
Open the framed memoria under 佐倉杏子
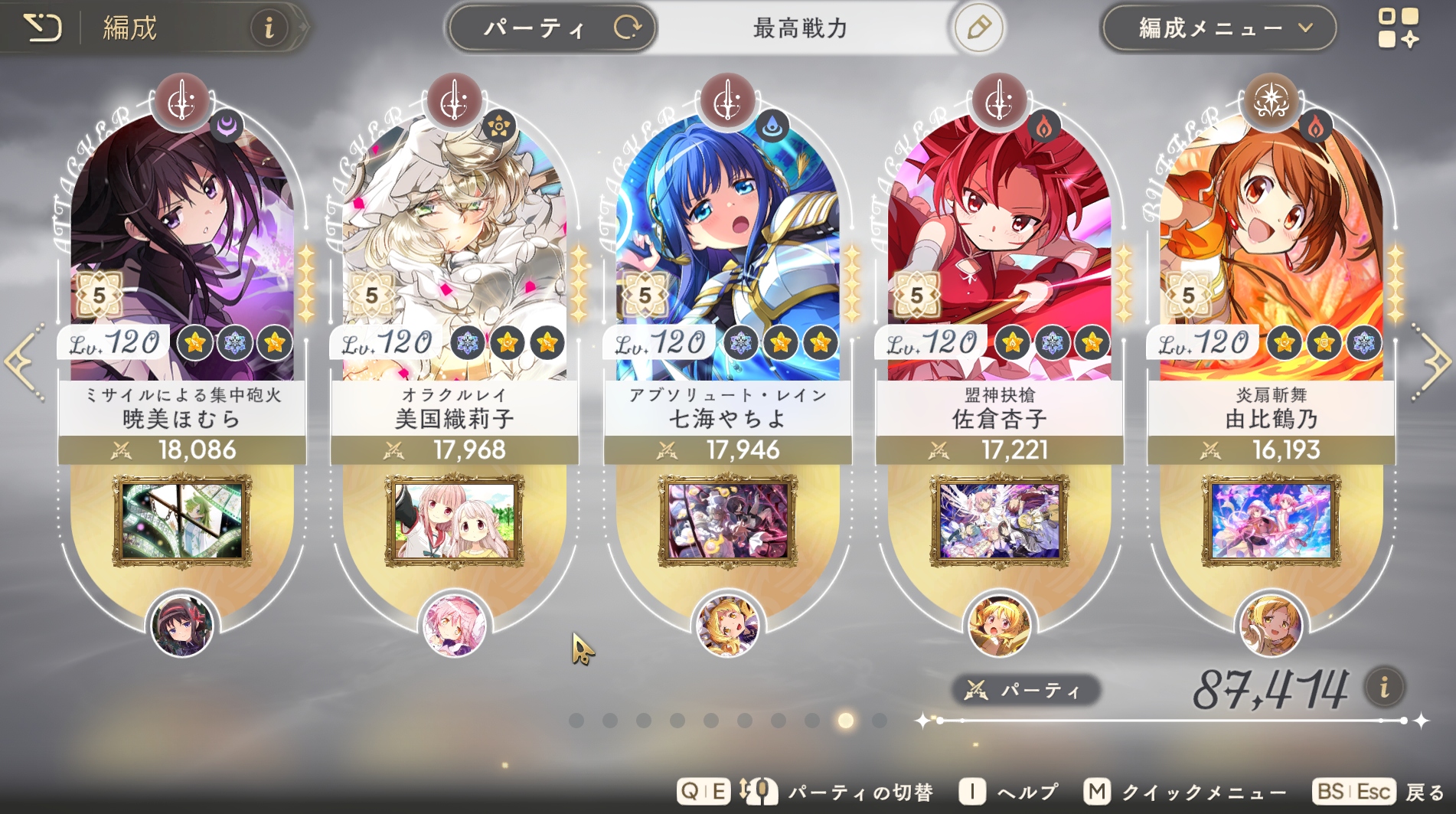[x=999, y=521]
